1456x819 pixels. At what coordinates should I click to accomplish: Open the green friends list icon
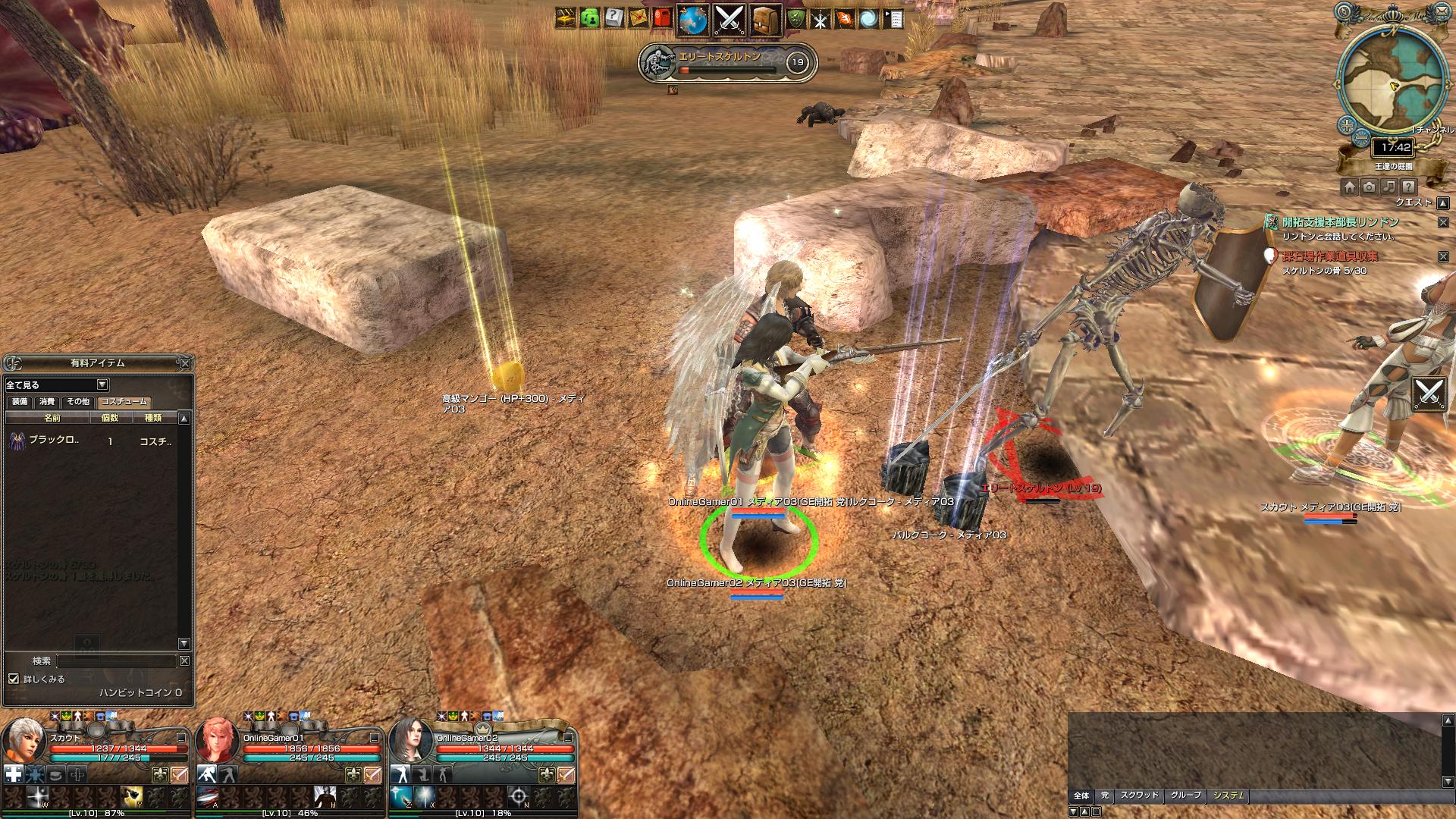pyautogui.click(x=589, y=19)
